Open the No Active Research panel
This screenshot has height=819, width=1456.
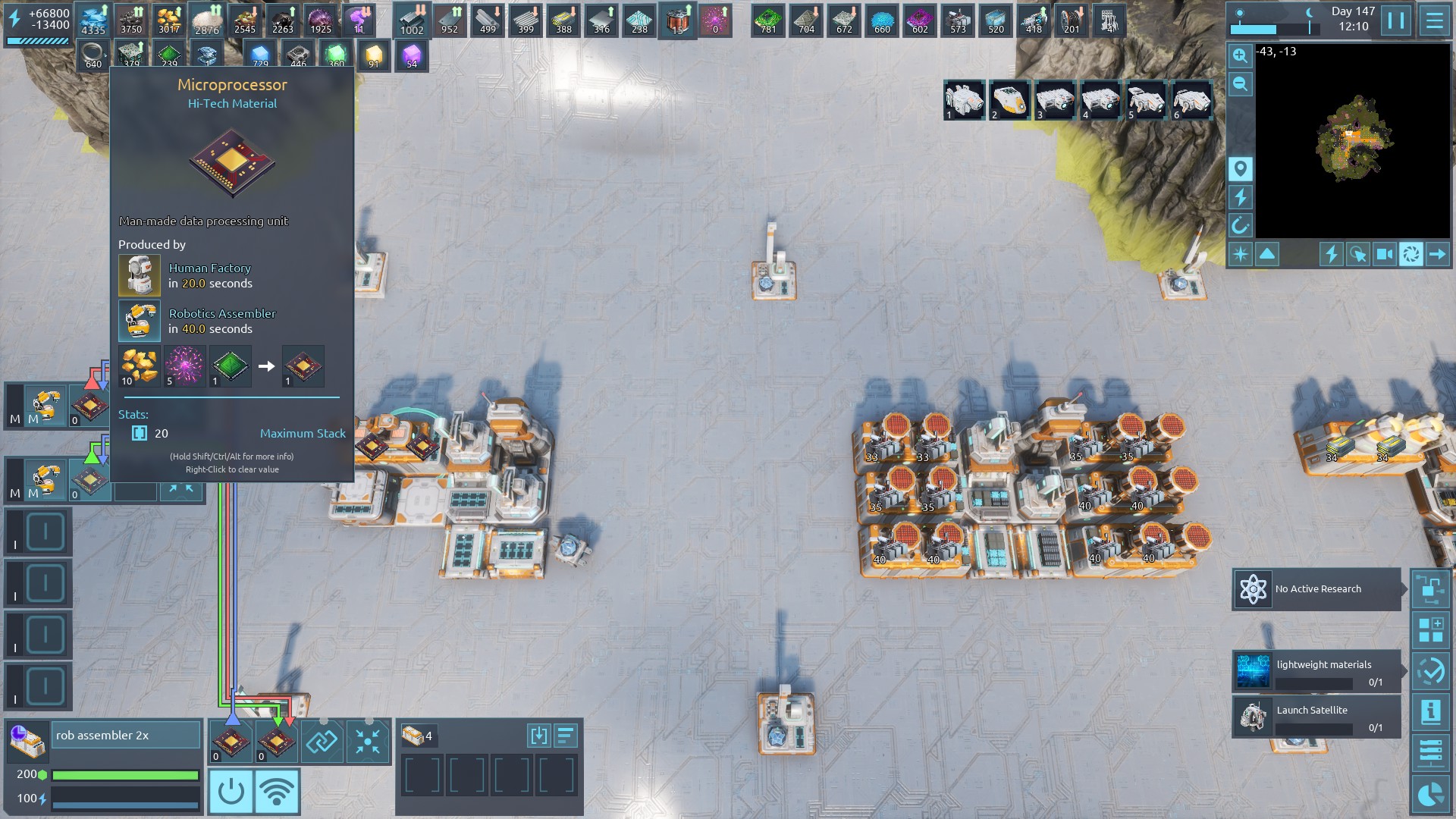click(1316, 589)
